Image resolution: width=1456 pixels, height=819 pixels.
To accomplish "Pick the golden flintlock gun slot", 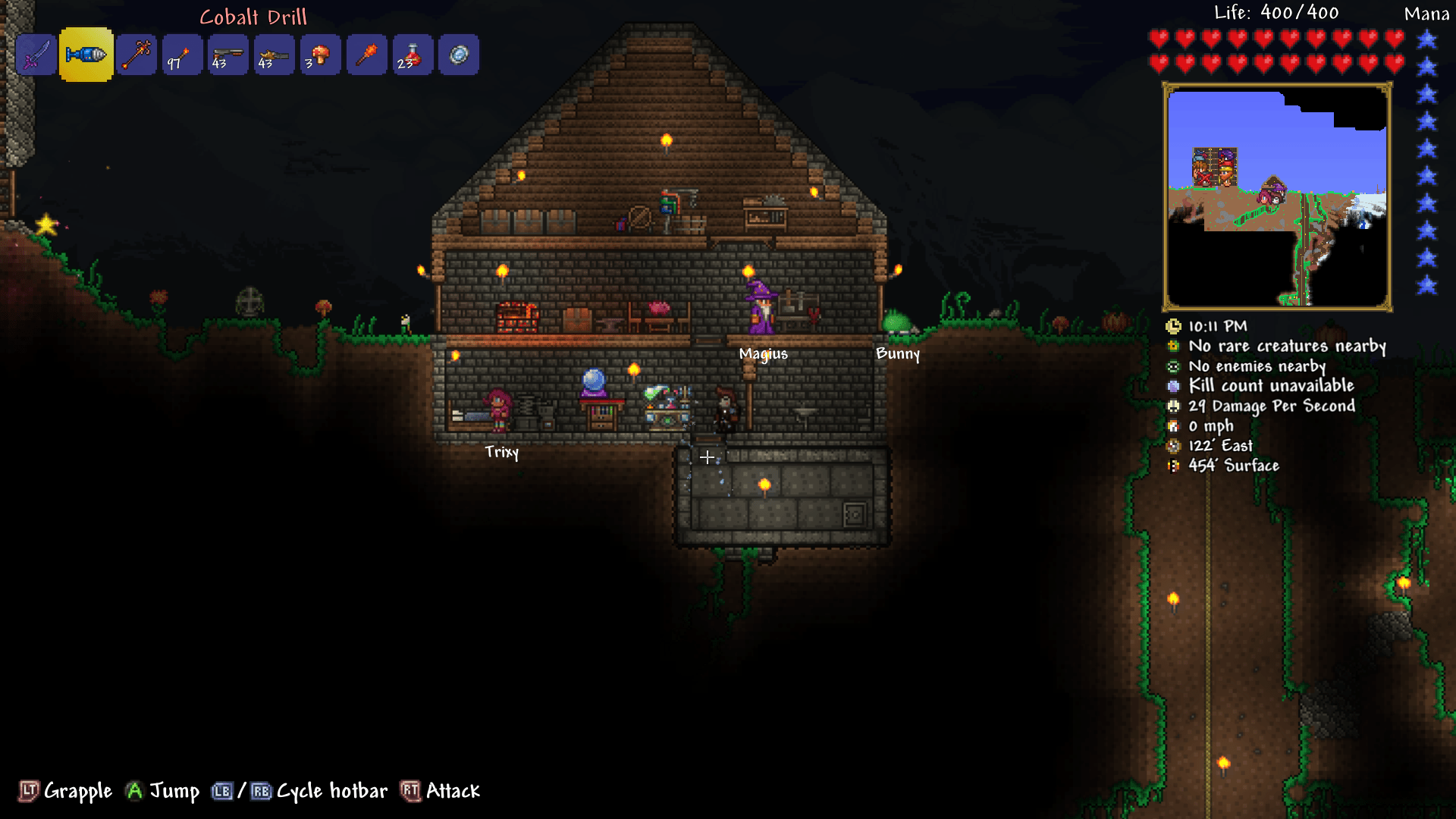I will 275,55.
